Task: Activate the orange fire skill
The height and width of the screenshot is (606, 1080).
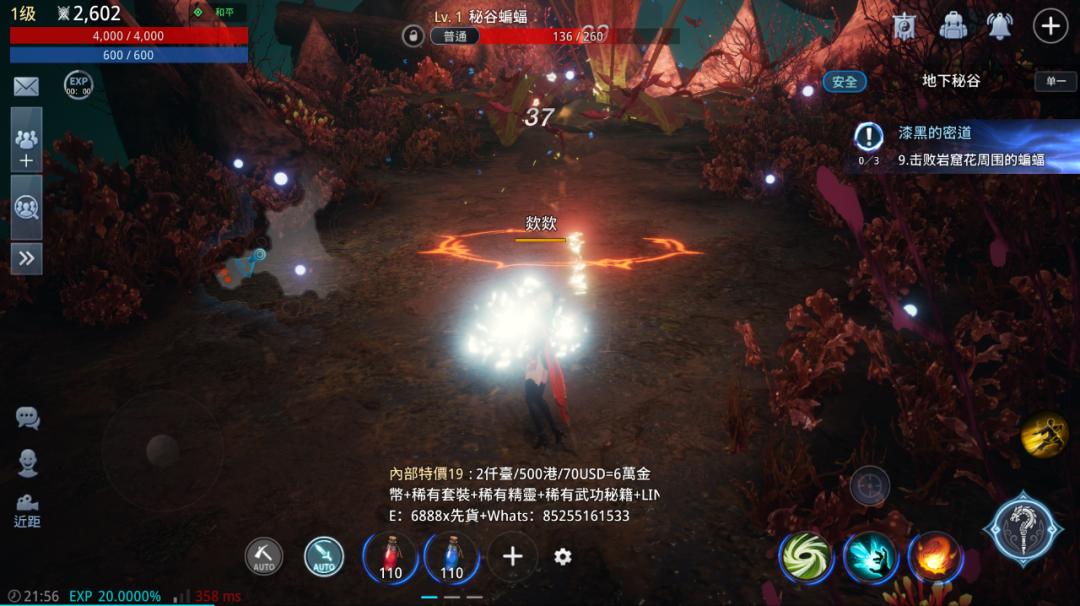Action: [934, 557]
